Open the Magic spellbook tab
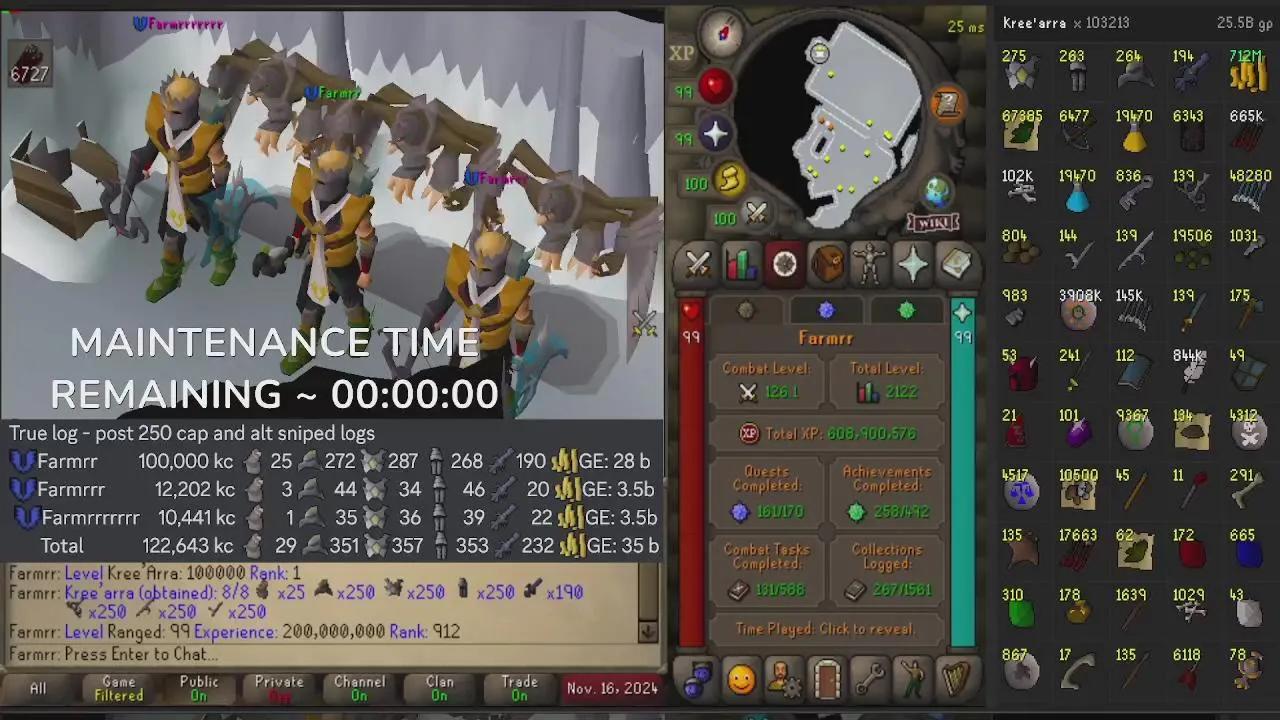The width and height of the screenshot is (1280, 720). [956, 264]
